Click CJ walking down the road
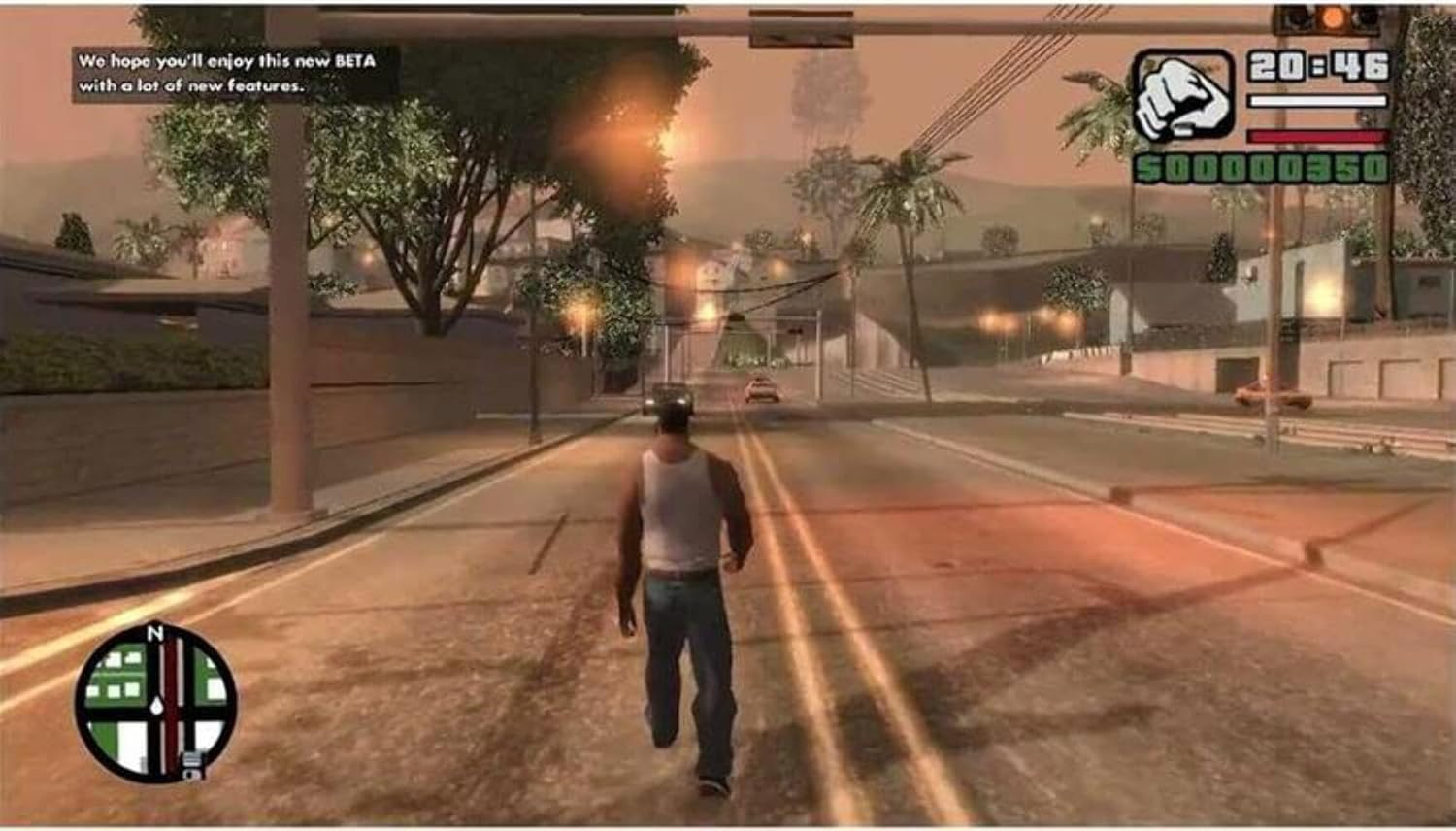 [679, 582]
